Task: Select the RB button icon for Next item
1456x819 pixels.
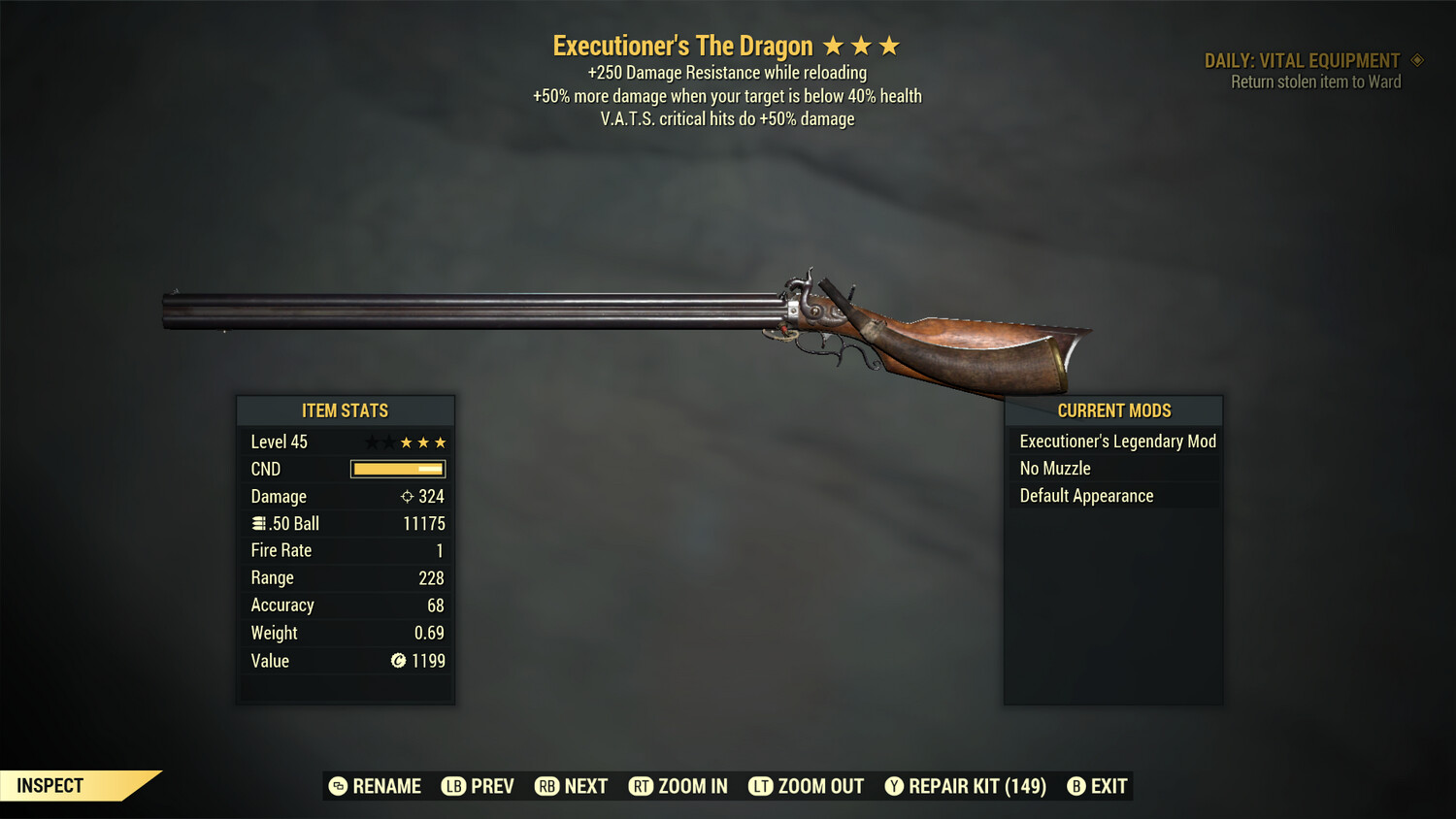Action: 546,786
